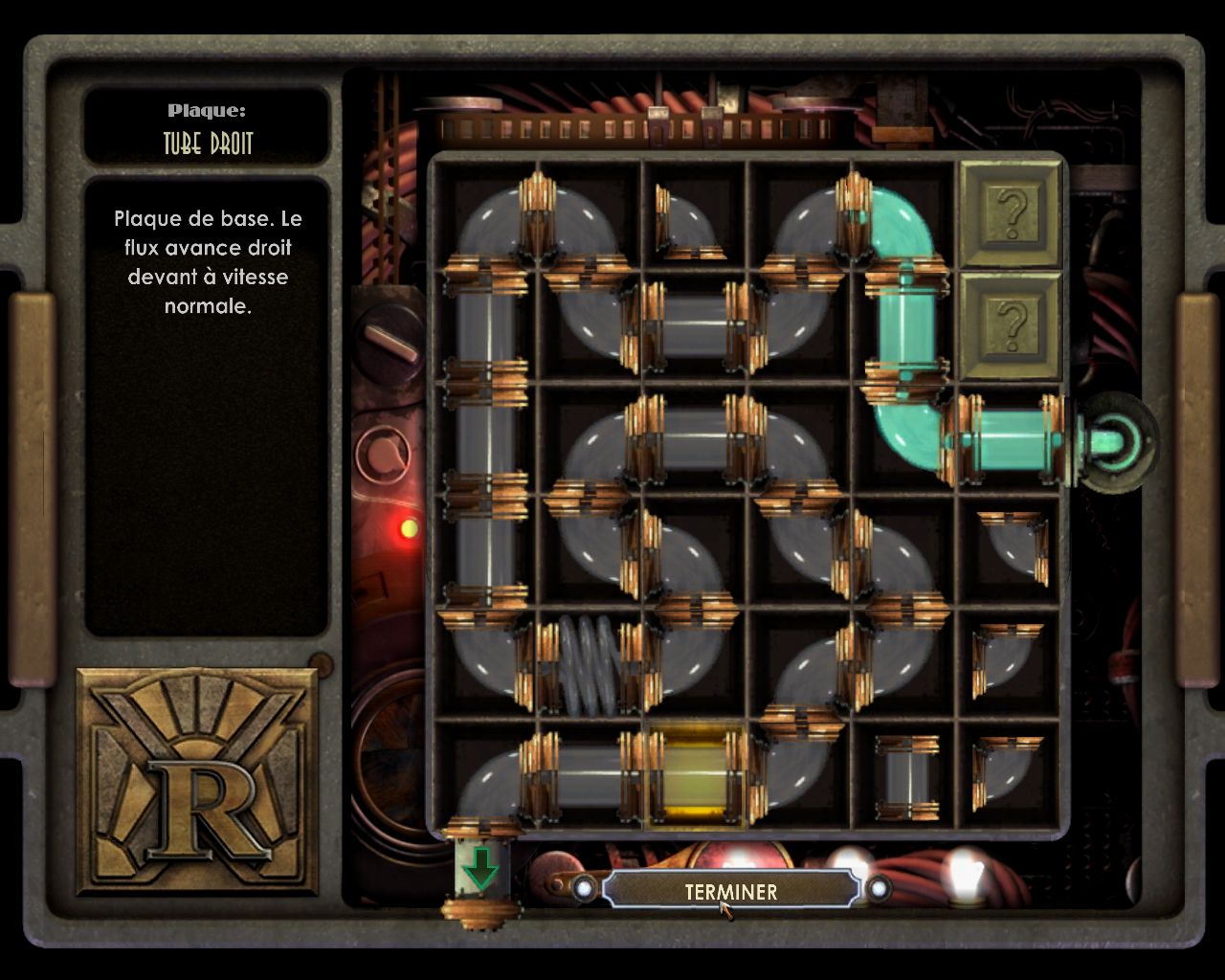Reveal the question mark tile in the grid corner
Screen dimensions: 1225x980
[1011, 212]
